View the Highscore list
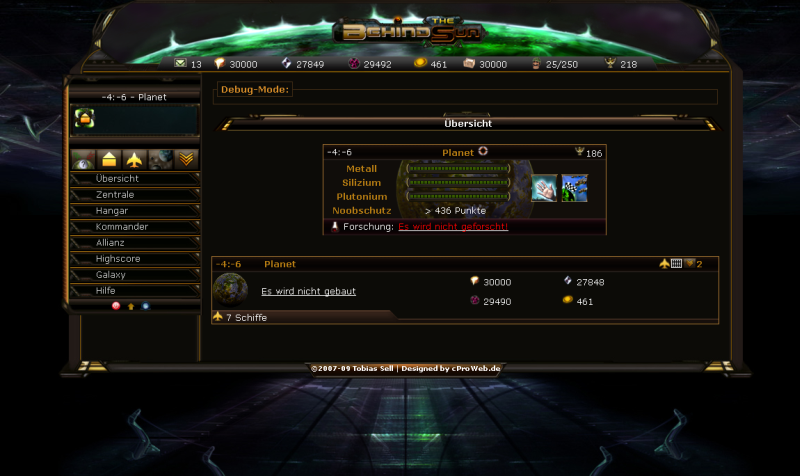The width and height of the screenshot is (800, 476). click(120, 259)
